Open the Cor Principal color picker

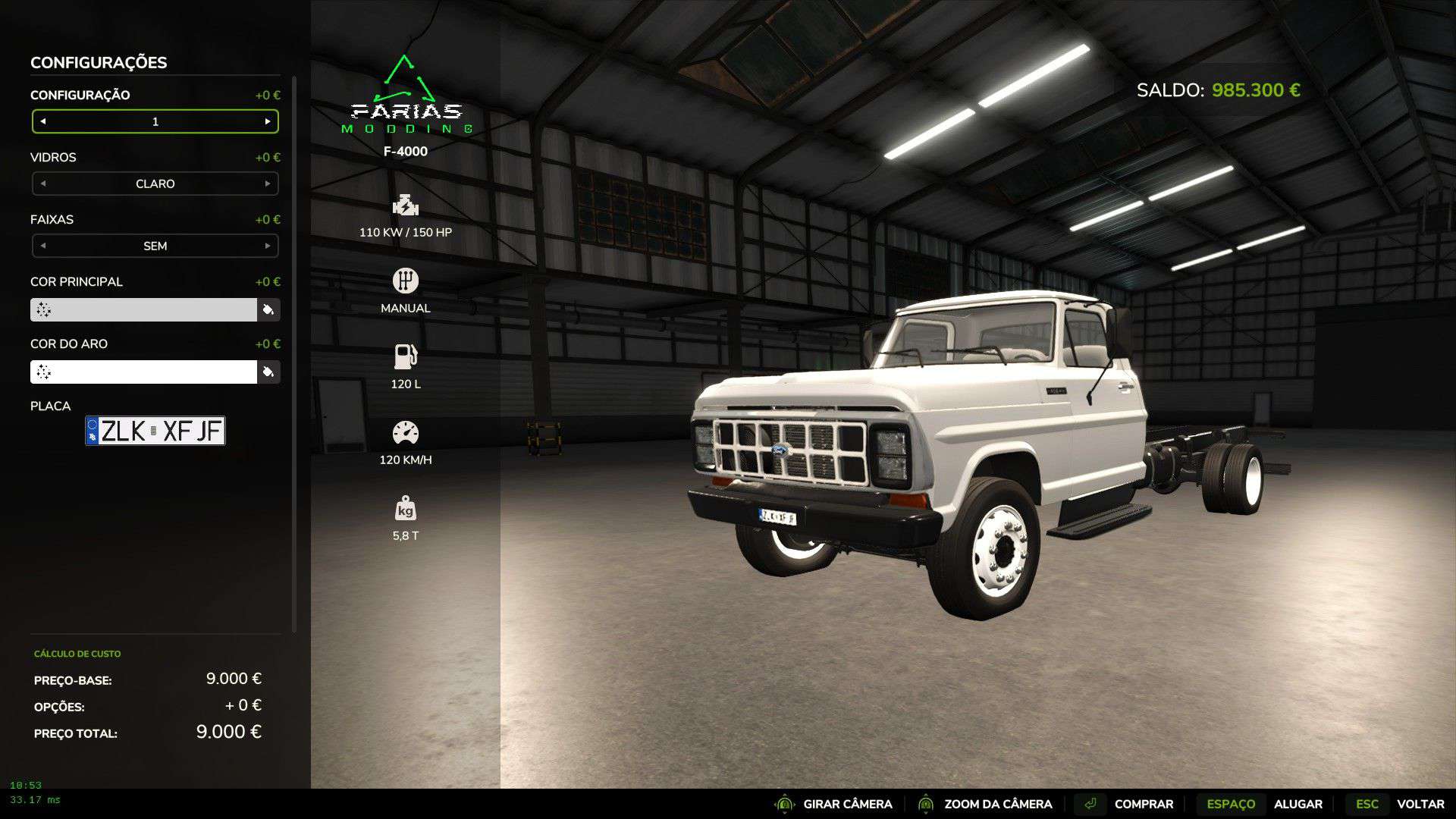tap(268, 309)
